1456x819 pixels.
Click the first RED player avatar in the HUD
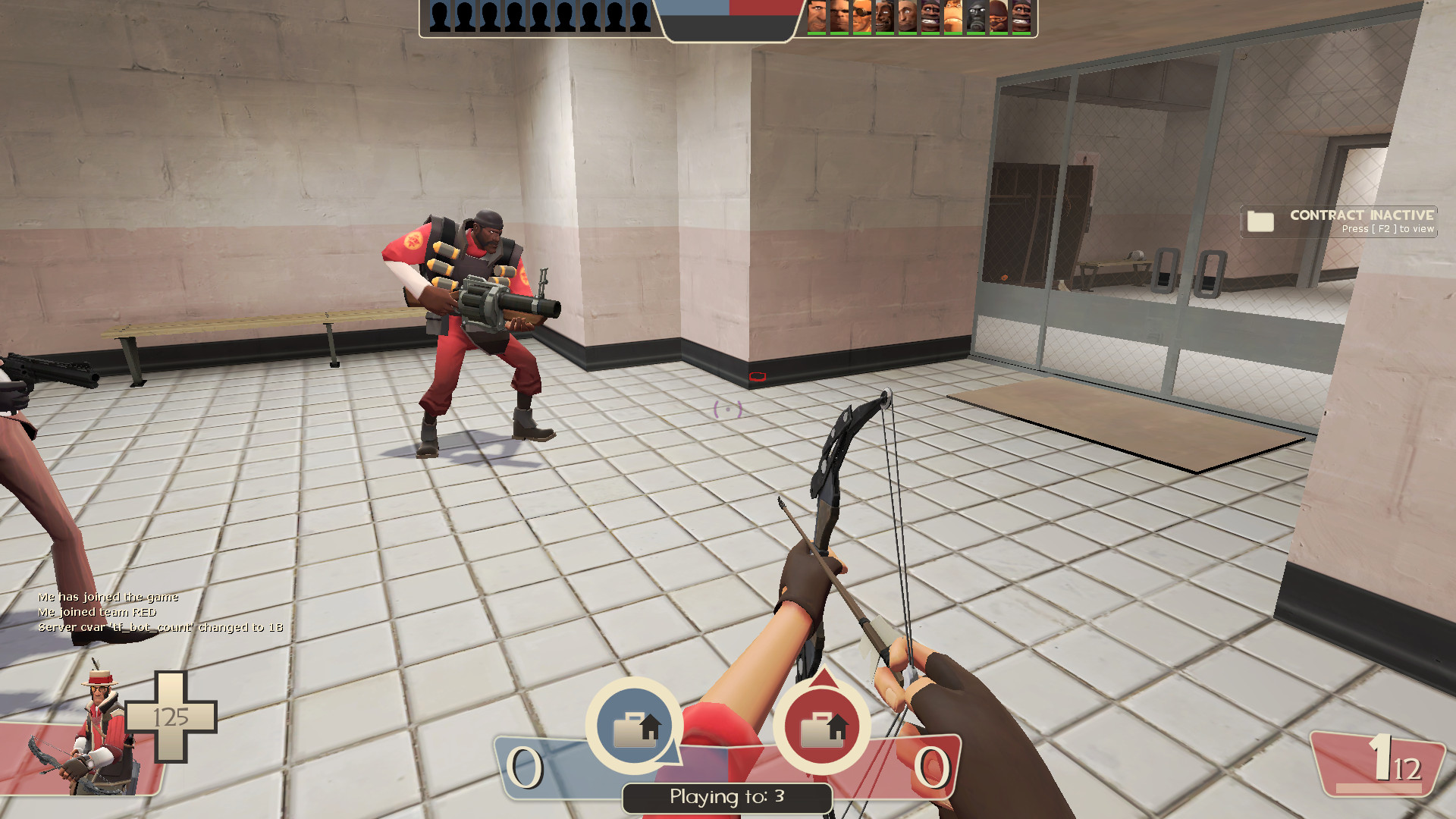815,15
